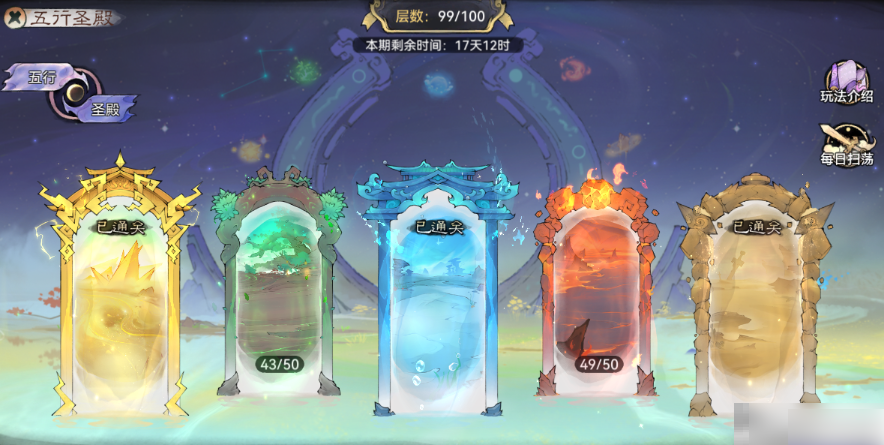884x445 pixels.
Task: Open the brown earth portal
Action: [x=755, y=300]
